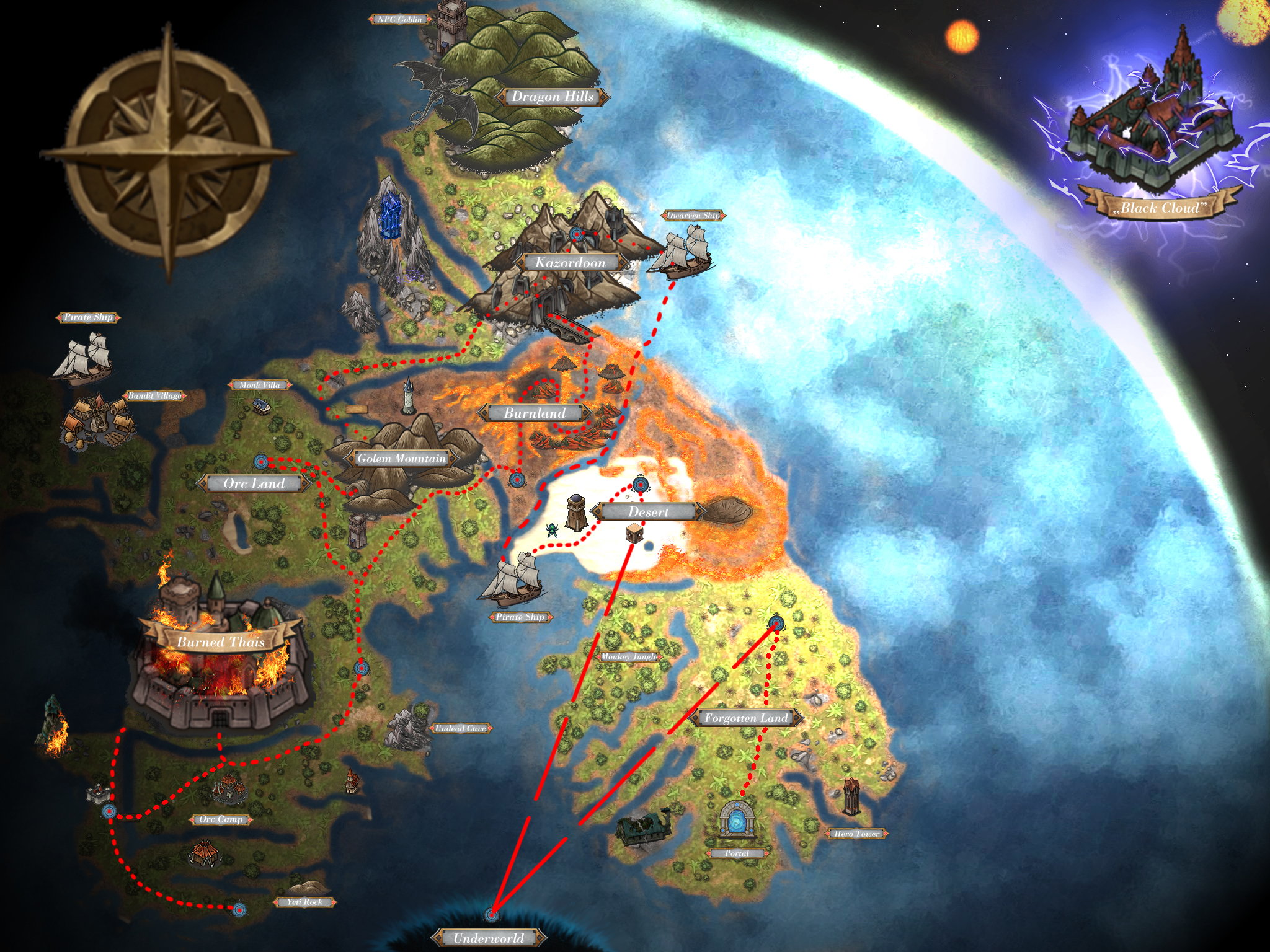Image resolution: width=1270 pixels, height=952 pixels.
Task: Choose the Monk Villa label
Action: [x=259, y=385]
